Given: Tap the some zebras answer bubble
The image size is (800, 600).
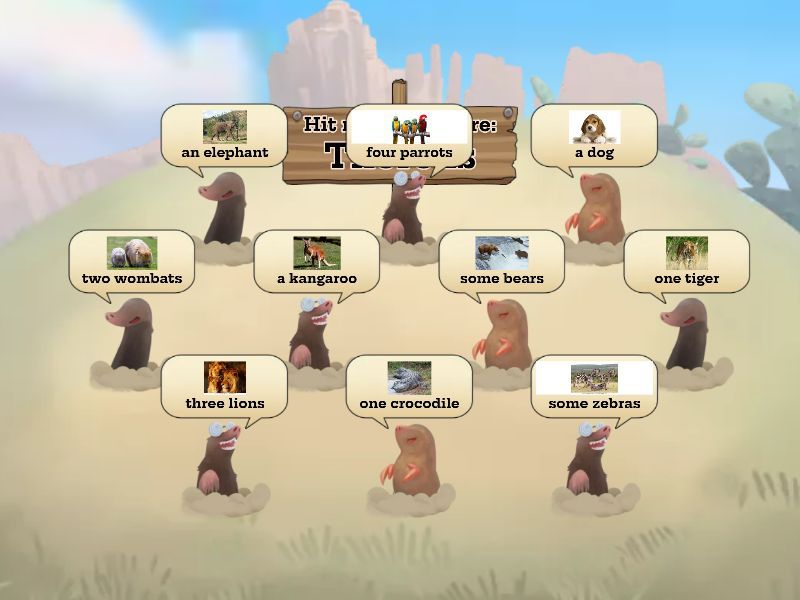Looking at the screenshot, I should 594,386.
